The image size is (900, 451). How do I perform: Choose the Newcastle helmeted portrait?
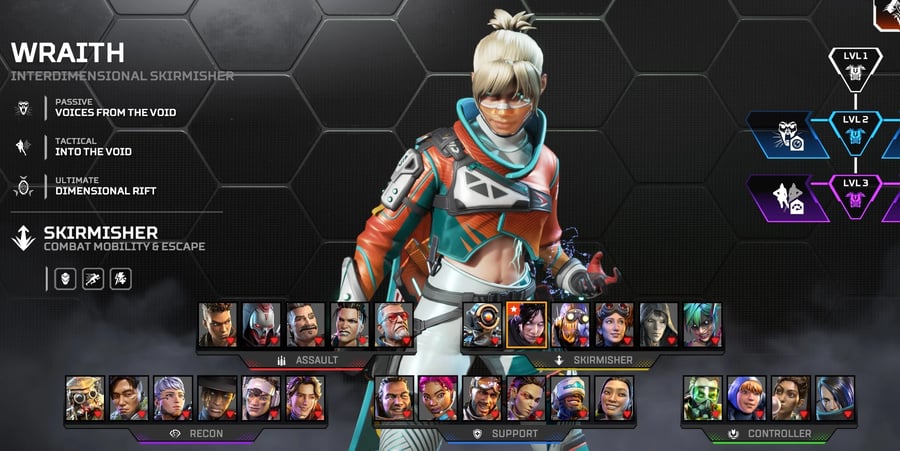[570, 398]
